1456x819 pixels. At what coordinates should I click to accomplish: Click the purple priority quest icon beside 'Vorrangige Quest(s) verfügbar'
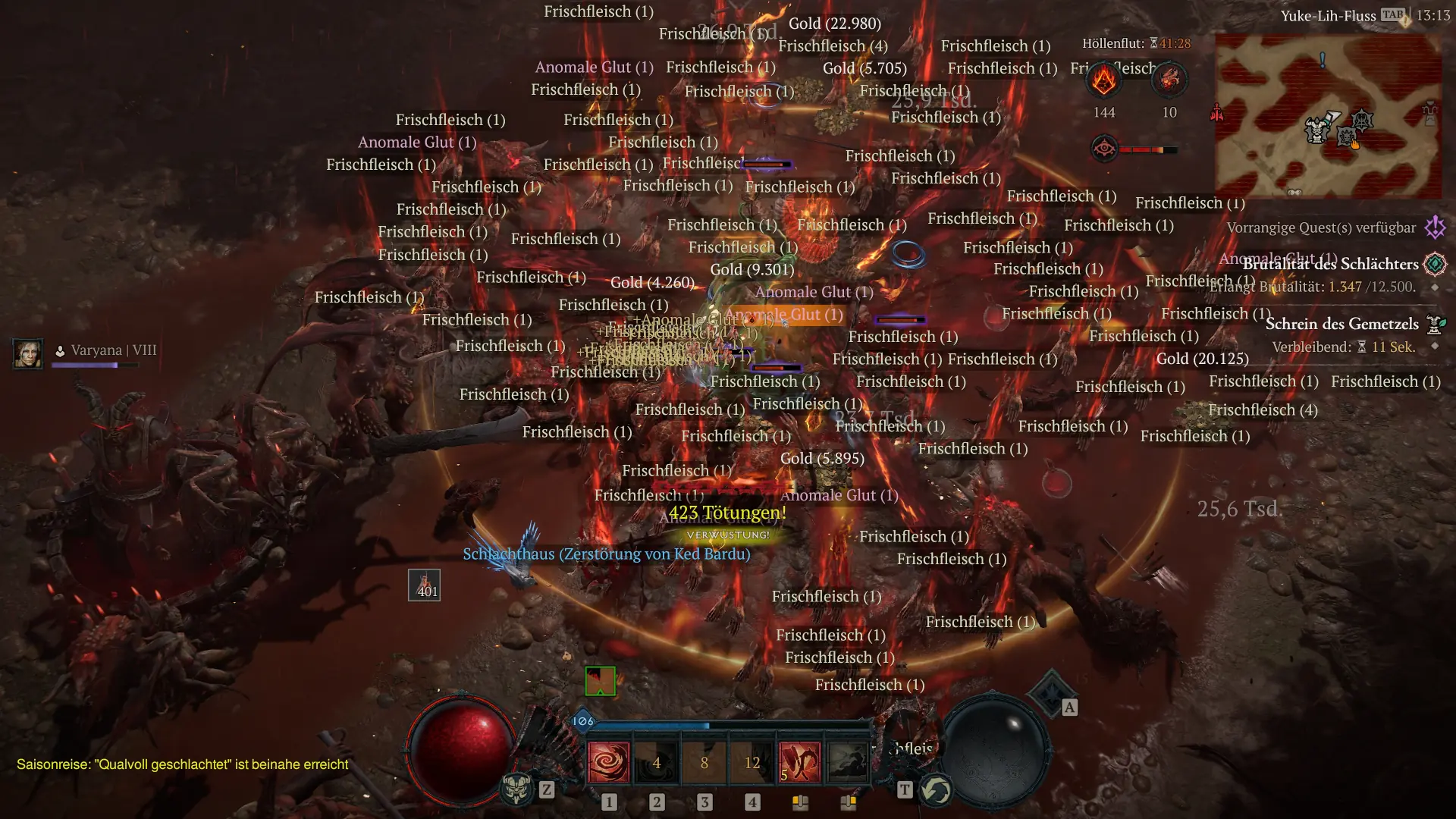1436,227
